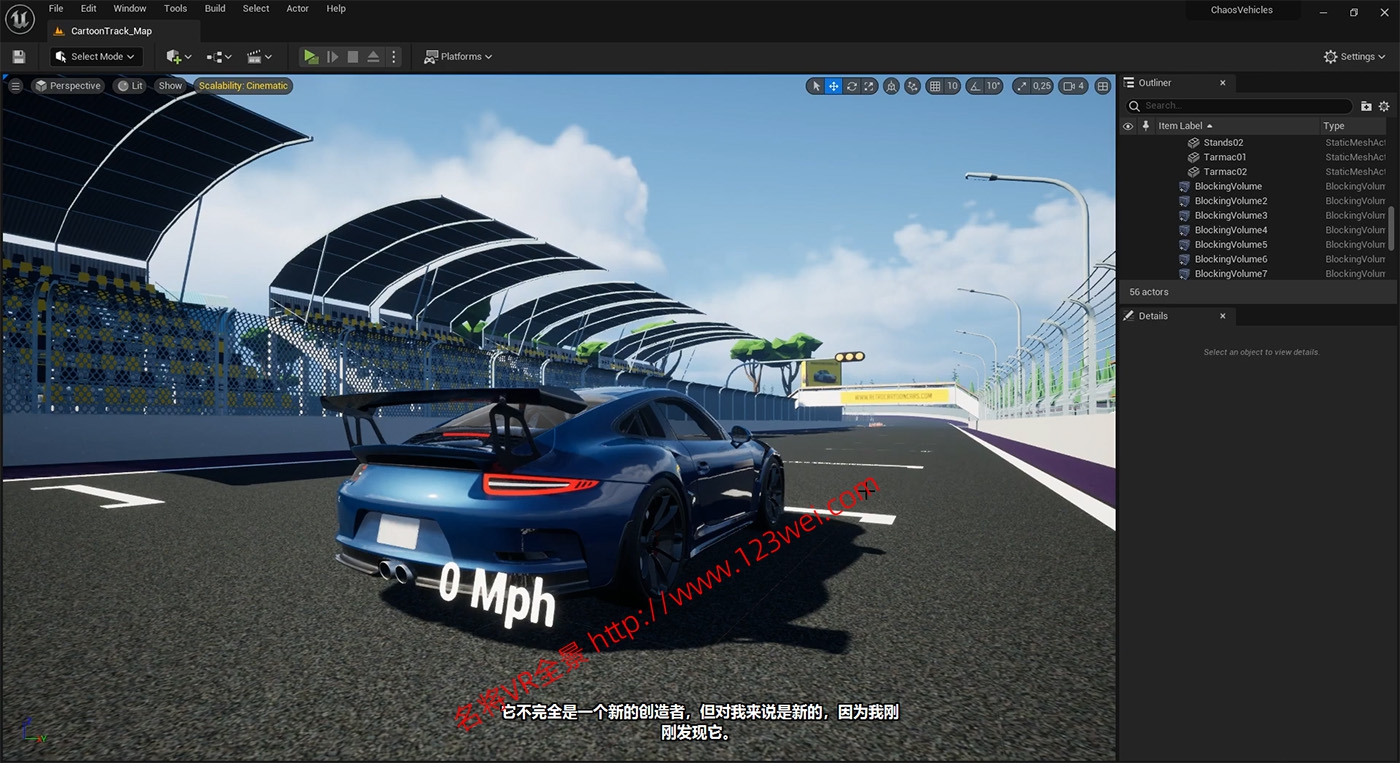Select the Move transform tool
The image size is (1400, 763).
click(x=833, y=86)
